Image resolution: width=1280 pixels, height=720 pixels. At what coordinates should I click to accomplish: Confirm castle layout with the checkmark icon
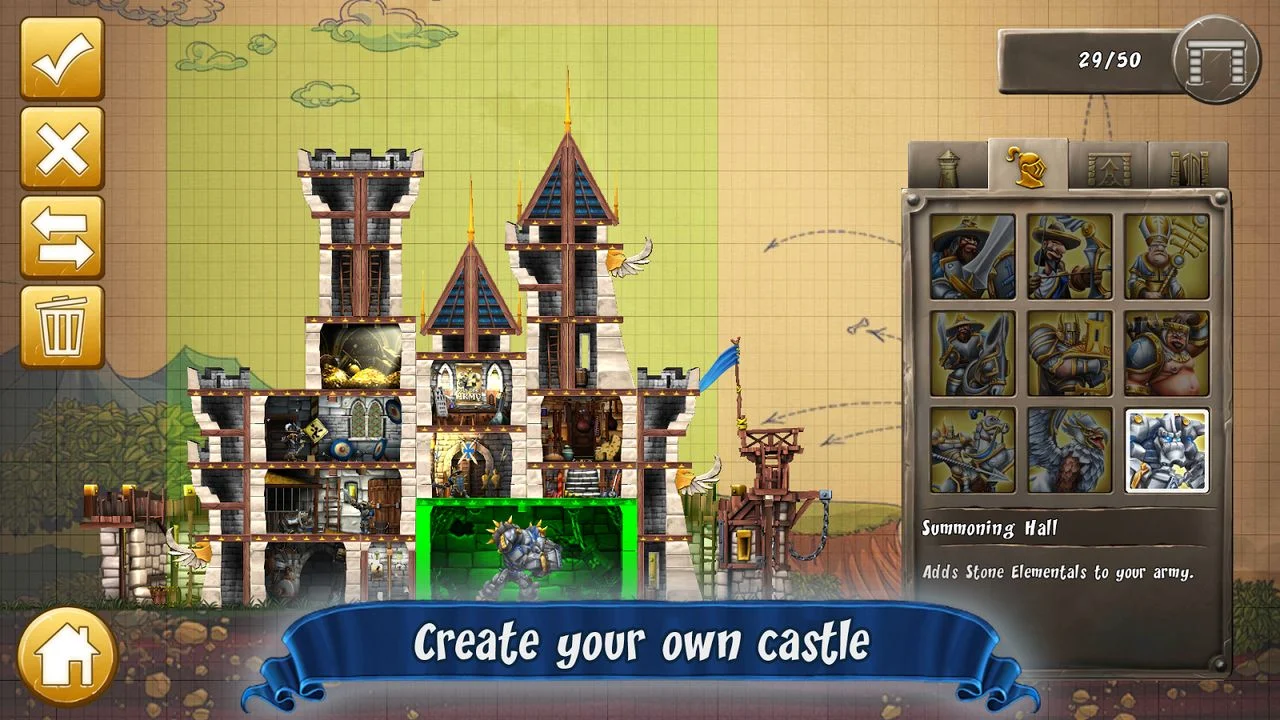click(62, 62)
